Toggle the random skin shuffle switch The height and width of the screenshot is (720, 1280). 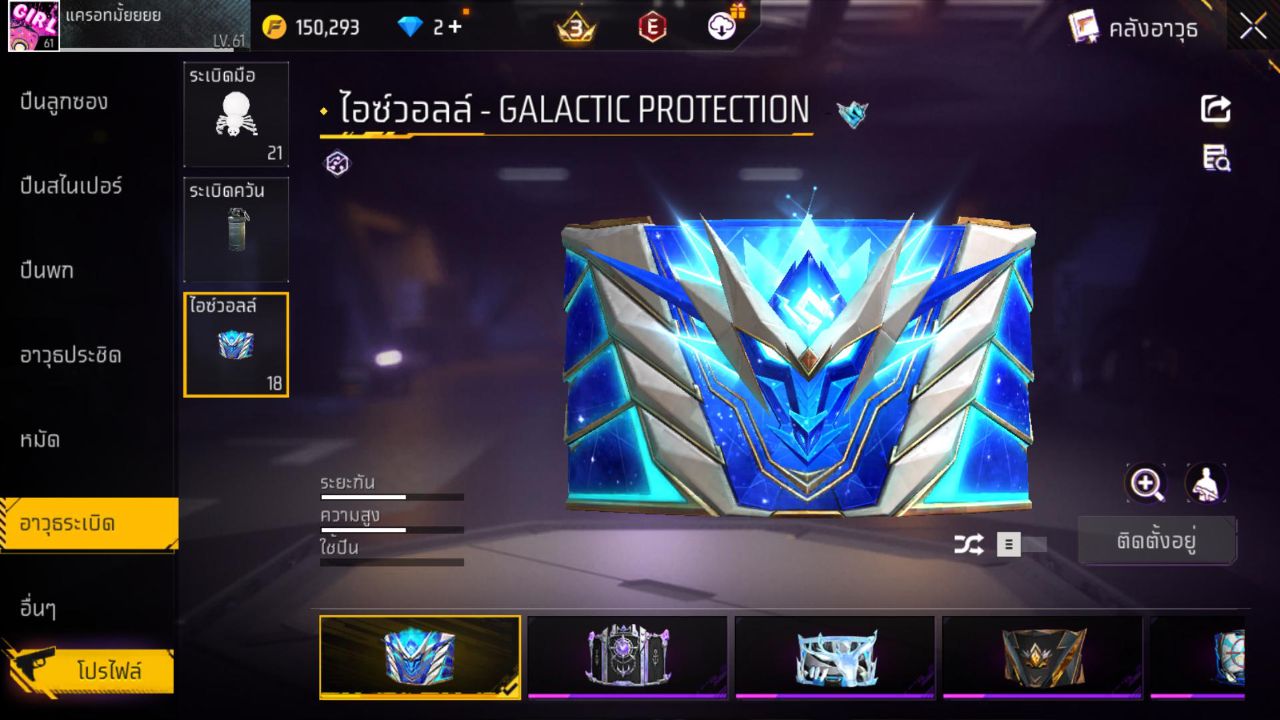1021,544
